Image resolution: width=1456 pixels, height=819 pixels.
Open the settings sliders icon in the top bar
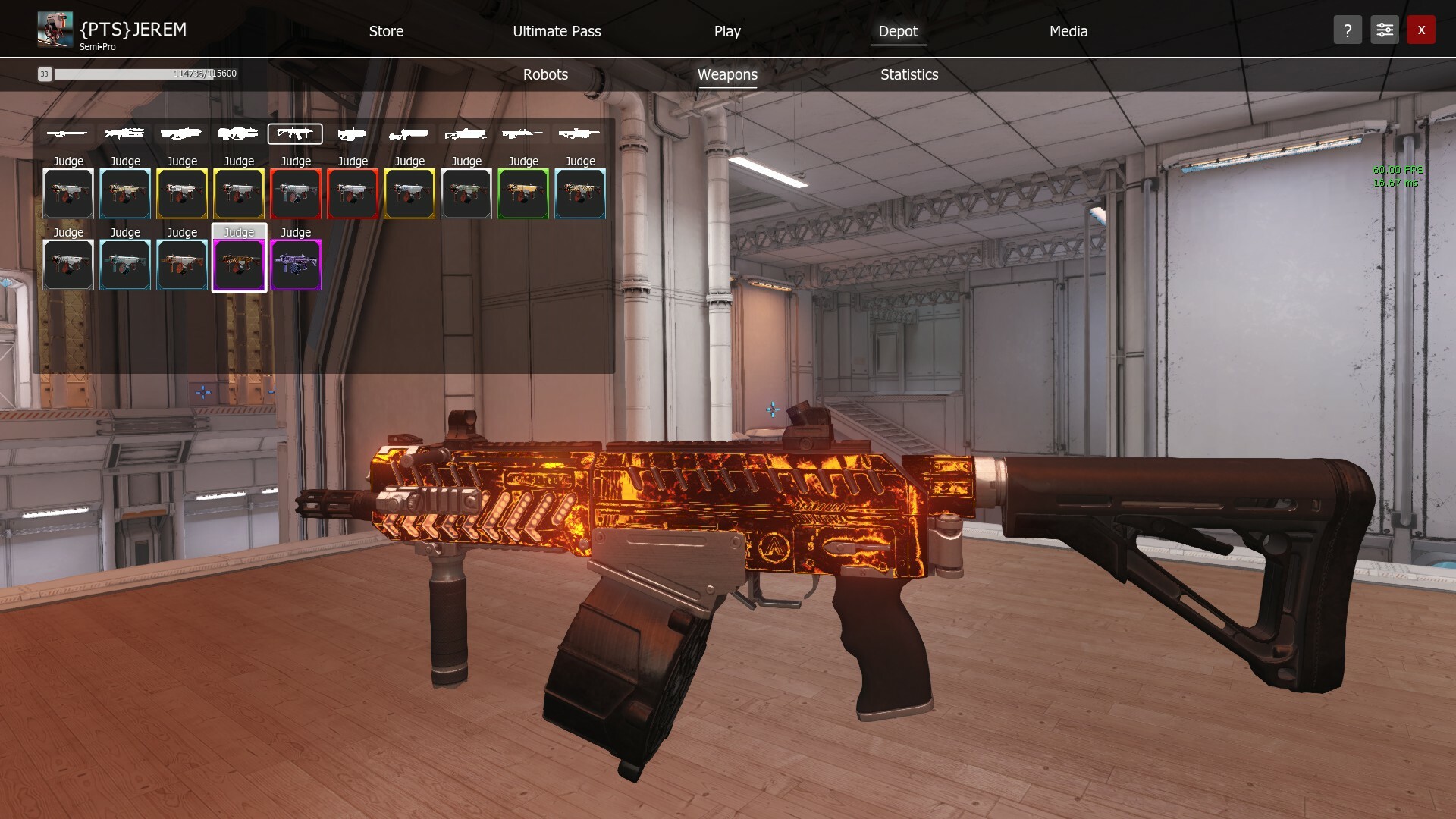coord(1384,30)
